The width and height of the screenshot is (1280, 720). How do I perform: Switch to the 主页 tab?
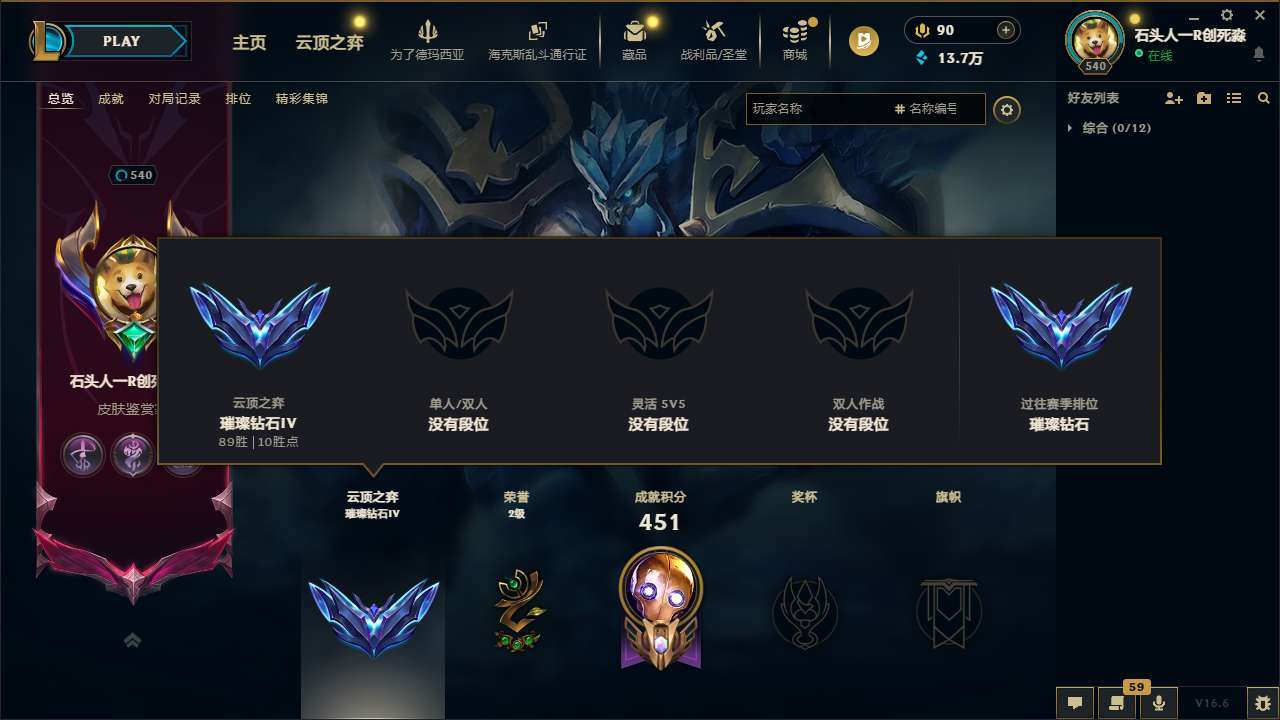[x=249, y=43]
